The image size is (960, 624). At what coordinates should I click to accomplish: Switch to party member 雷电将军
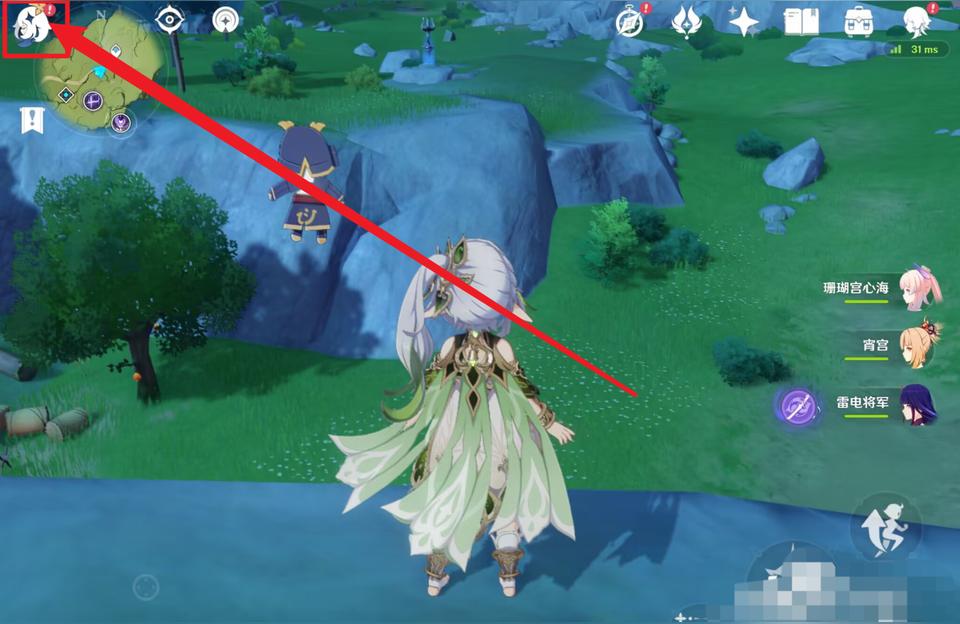pyautogui.click(x=918, y=405)
